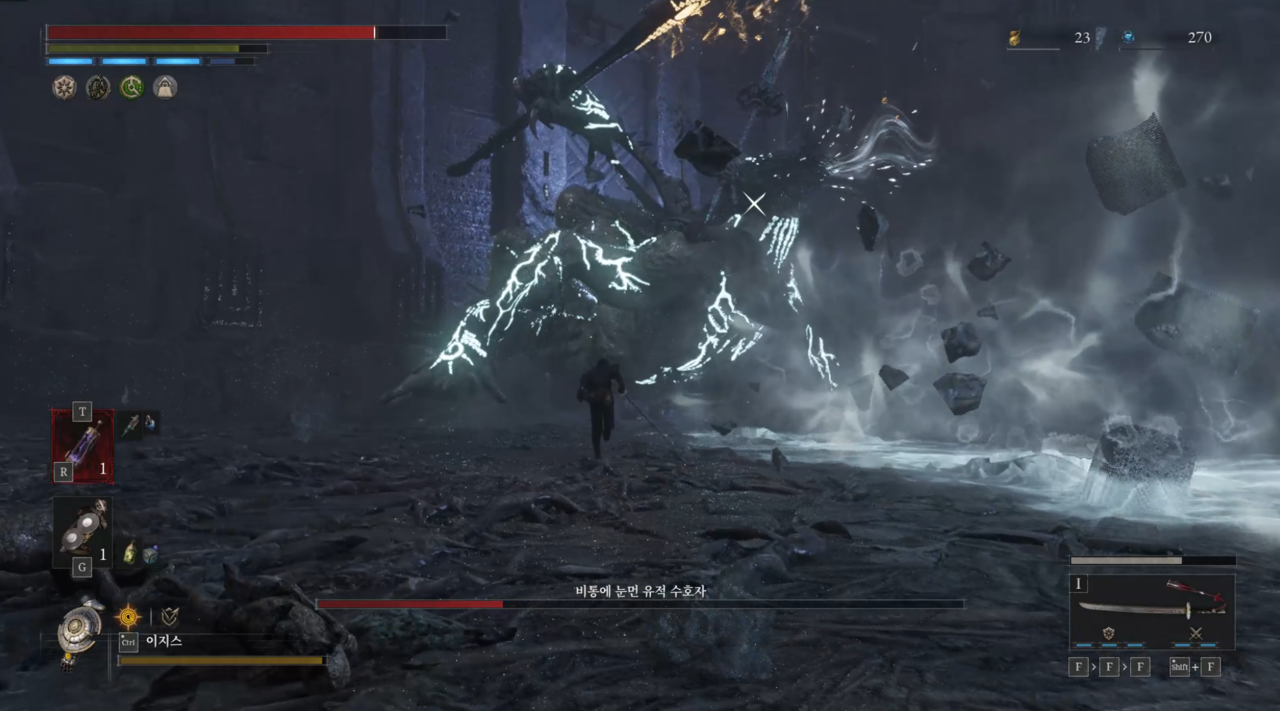
Task: Select the green syringe queued item
Action: [131, 424]
